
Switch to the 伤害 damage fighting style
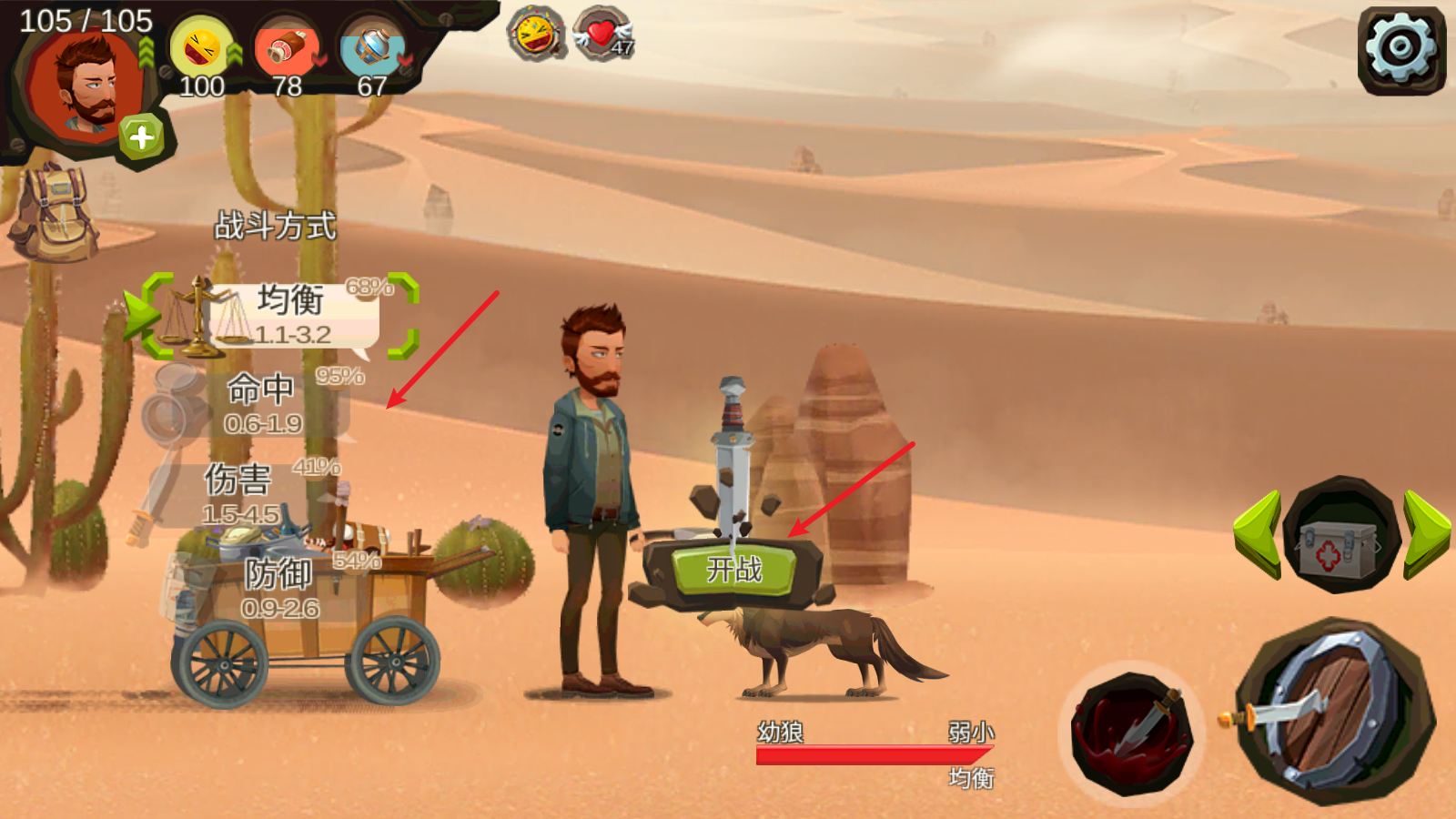(240, 493)
